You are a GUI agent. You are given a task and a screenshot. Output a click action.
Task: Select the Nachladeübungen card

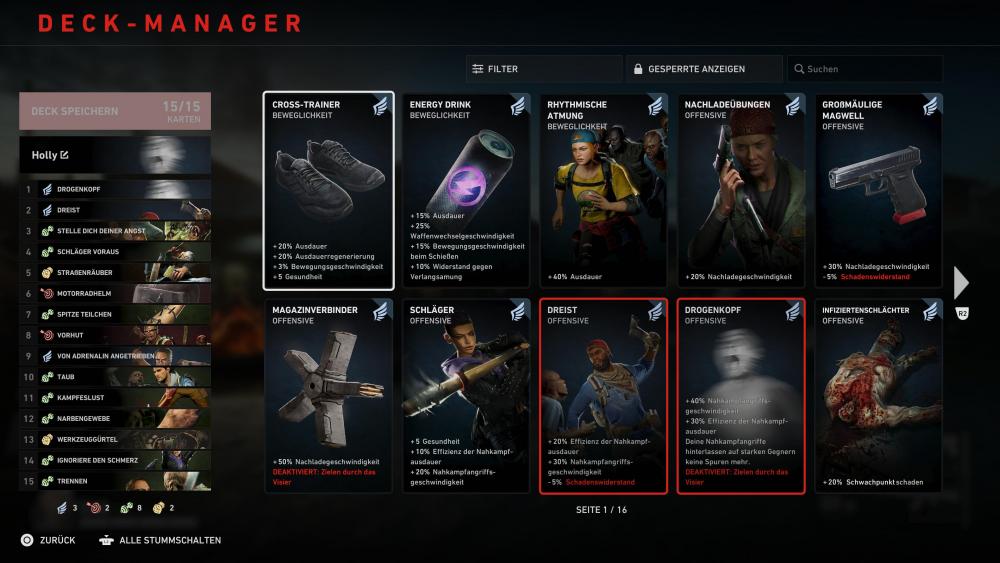(740, 191)
